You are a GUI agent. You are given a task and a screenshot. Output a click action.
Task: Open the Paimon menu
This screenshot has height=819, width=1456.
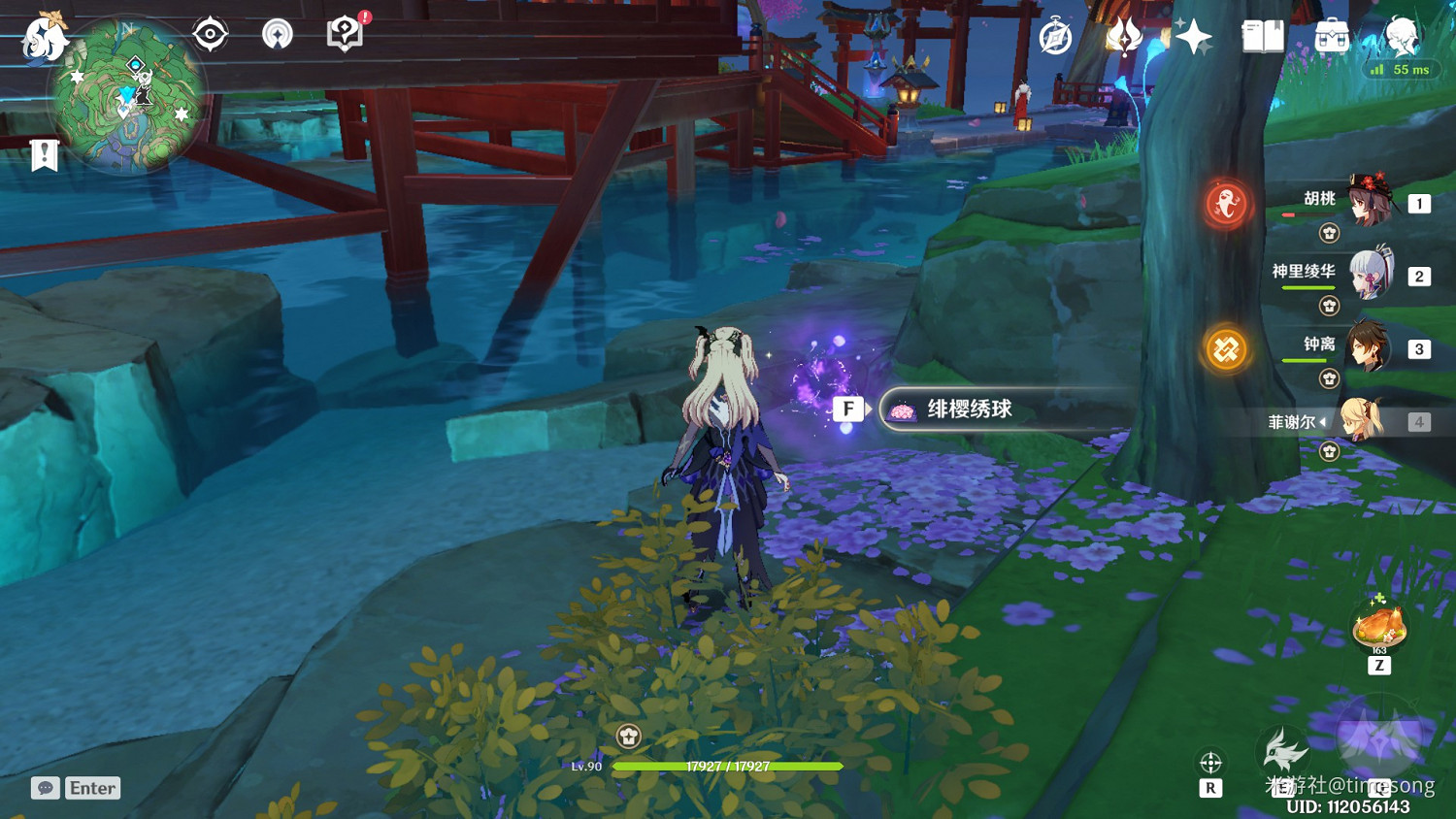pyautogui.click(x=43, y=36)
